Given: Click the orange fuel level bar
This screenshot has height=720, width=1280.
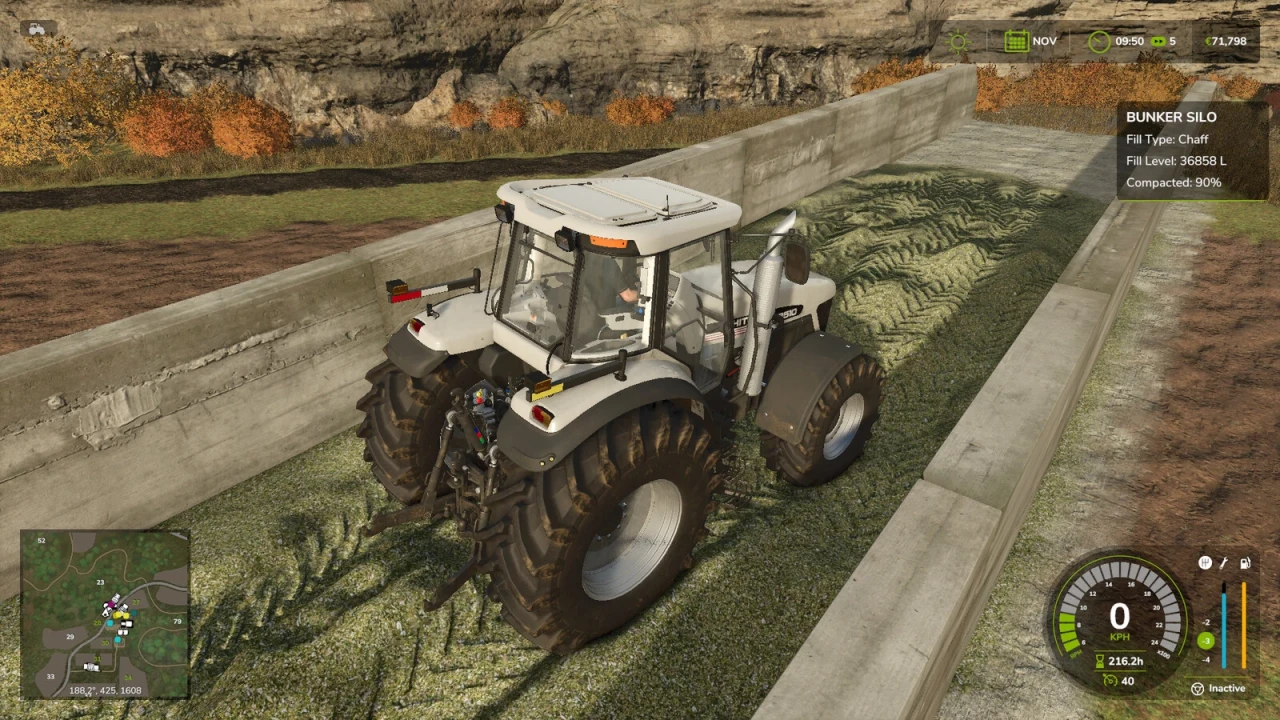Looking at the screenshot, I should pyautogui.click(x=1243, y=625).
